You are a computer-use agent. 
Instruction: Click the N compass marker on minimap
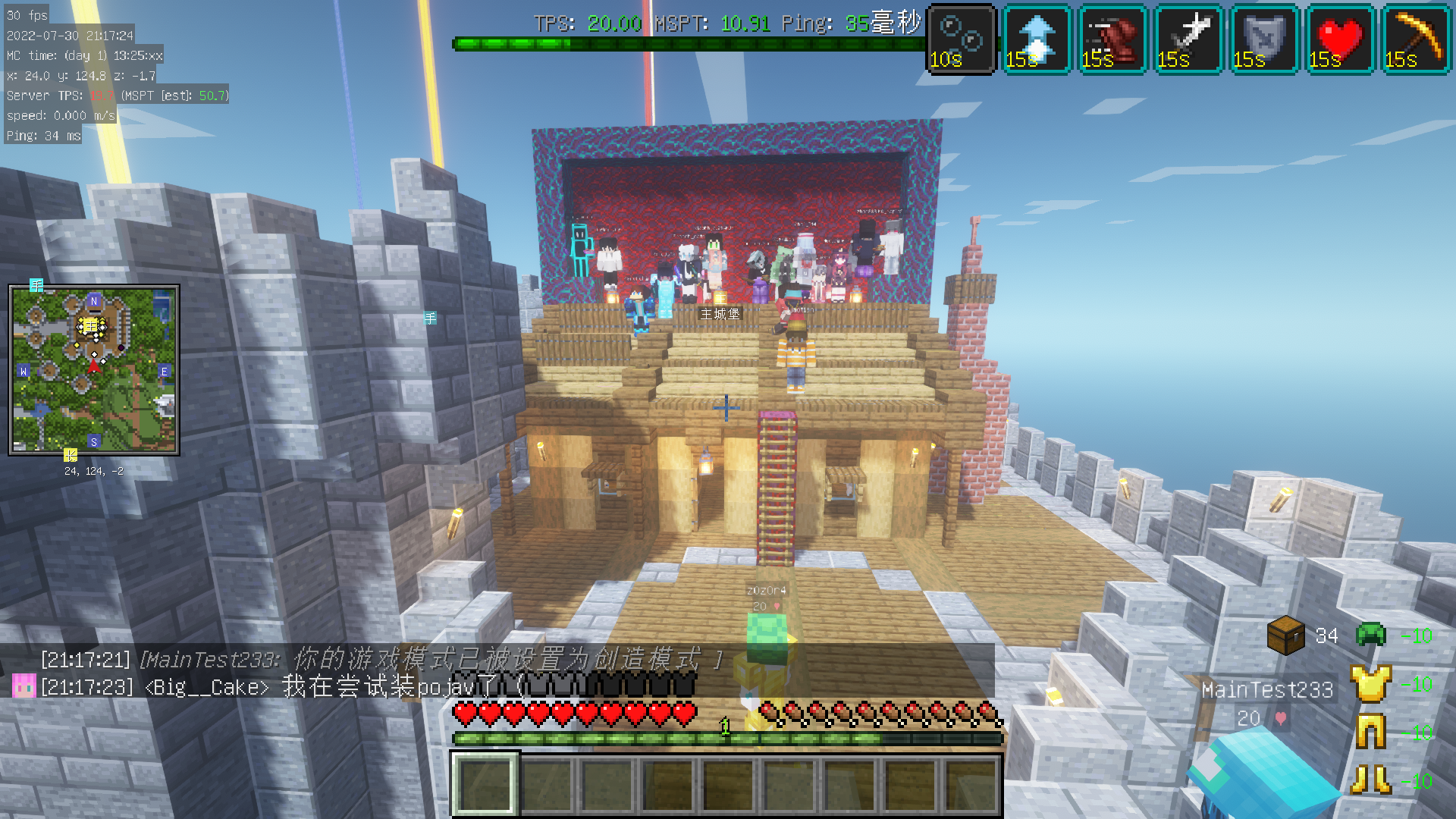94,301
